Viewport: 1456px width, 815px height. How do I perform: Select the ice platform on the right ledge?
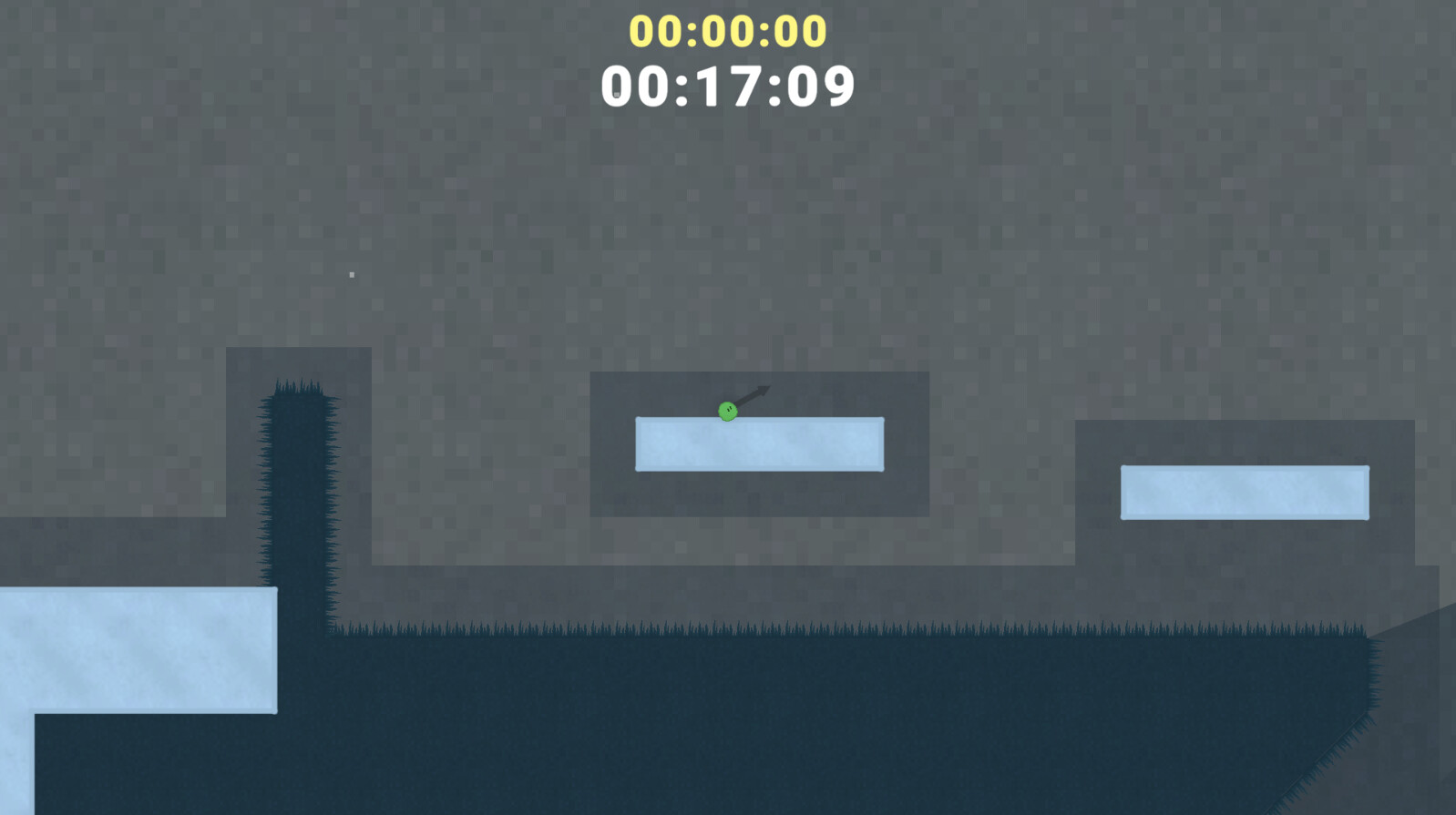tap(1243, 492)
